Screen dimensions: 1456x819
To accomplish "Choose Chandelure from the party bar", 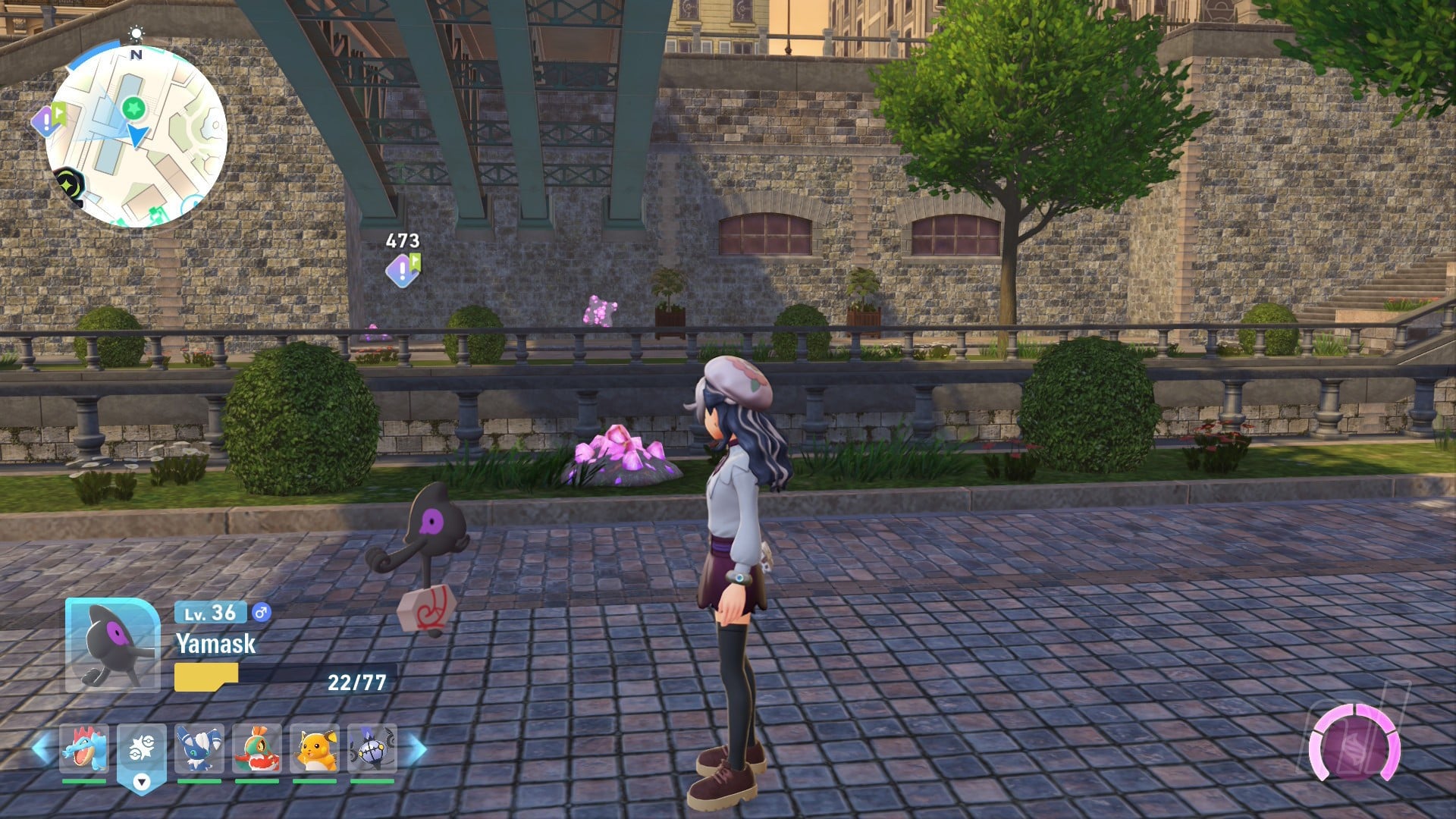I will pos(372,748).
